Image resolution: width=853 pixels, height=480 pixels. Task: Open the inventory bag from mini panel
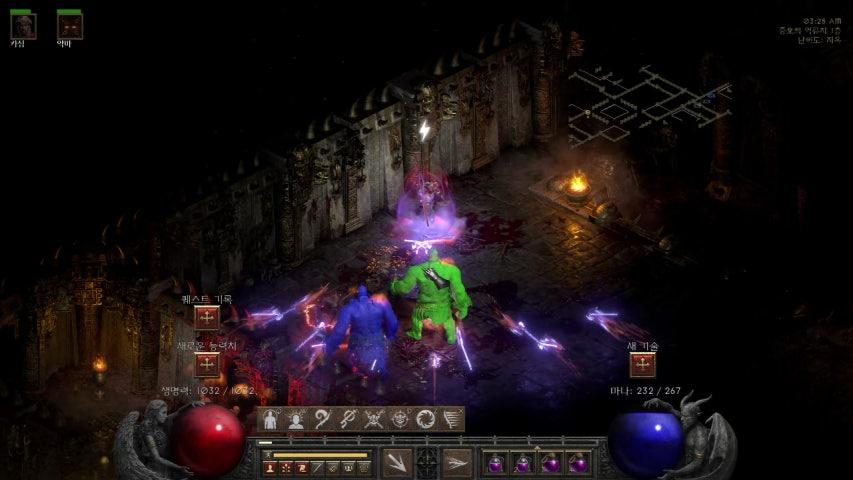point(322,419)
